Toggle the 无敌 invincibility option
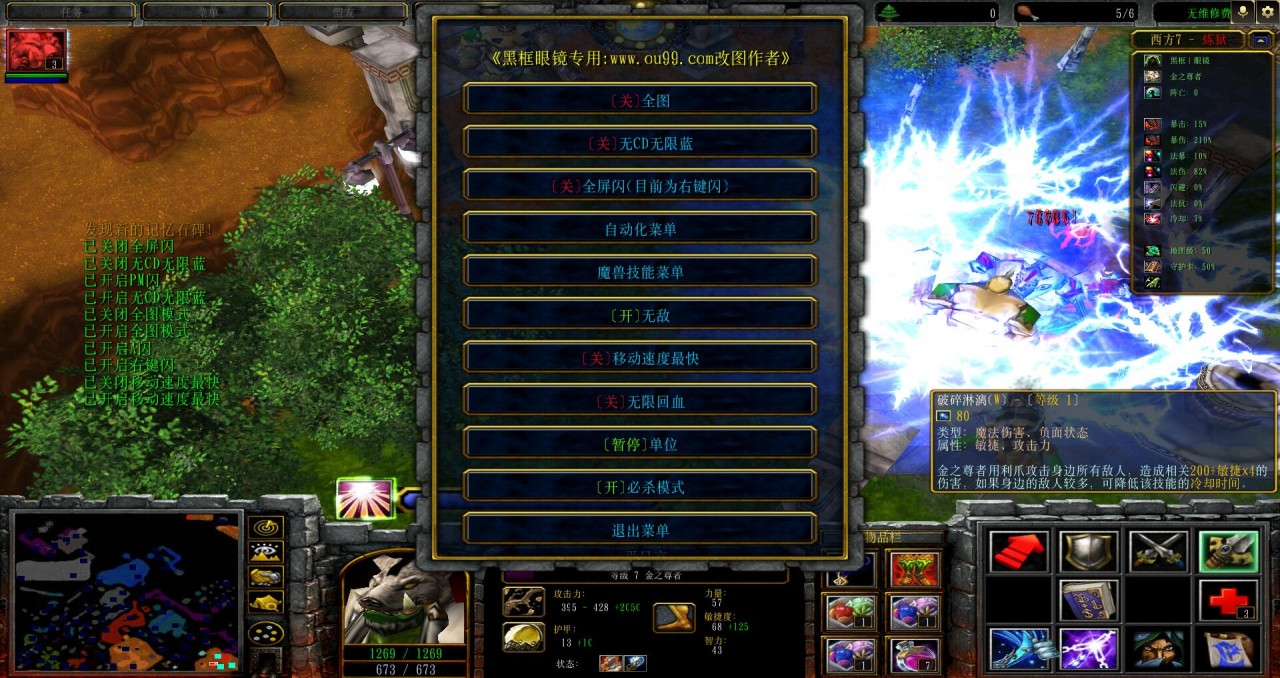This screenshot has width=1280, height=678. point(640,315)
